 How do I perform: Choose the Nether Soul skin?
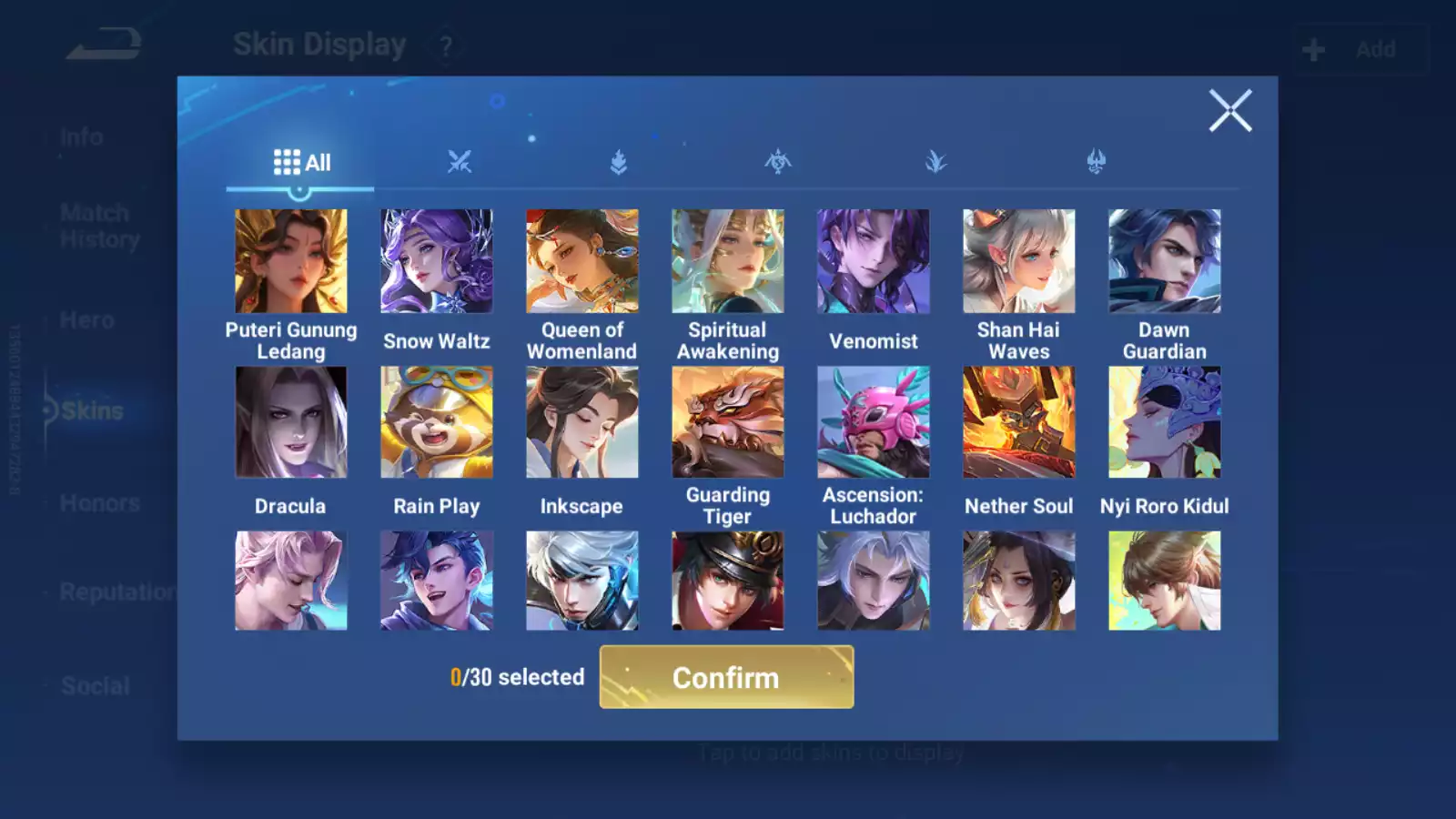point(1019,422)
